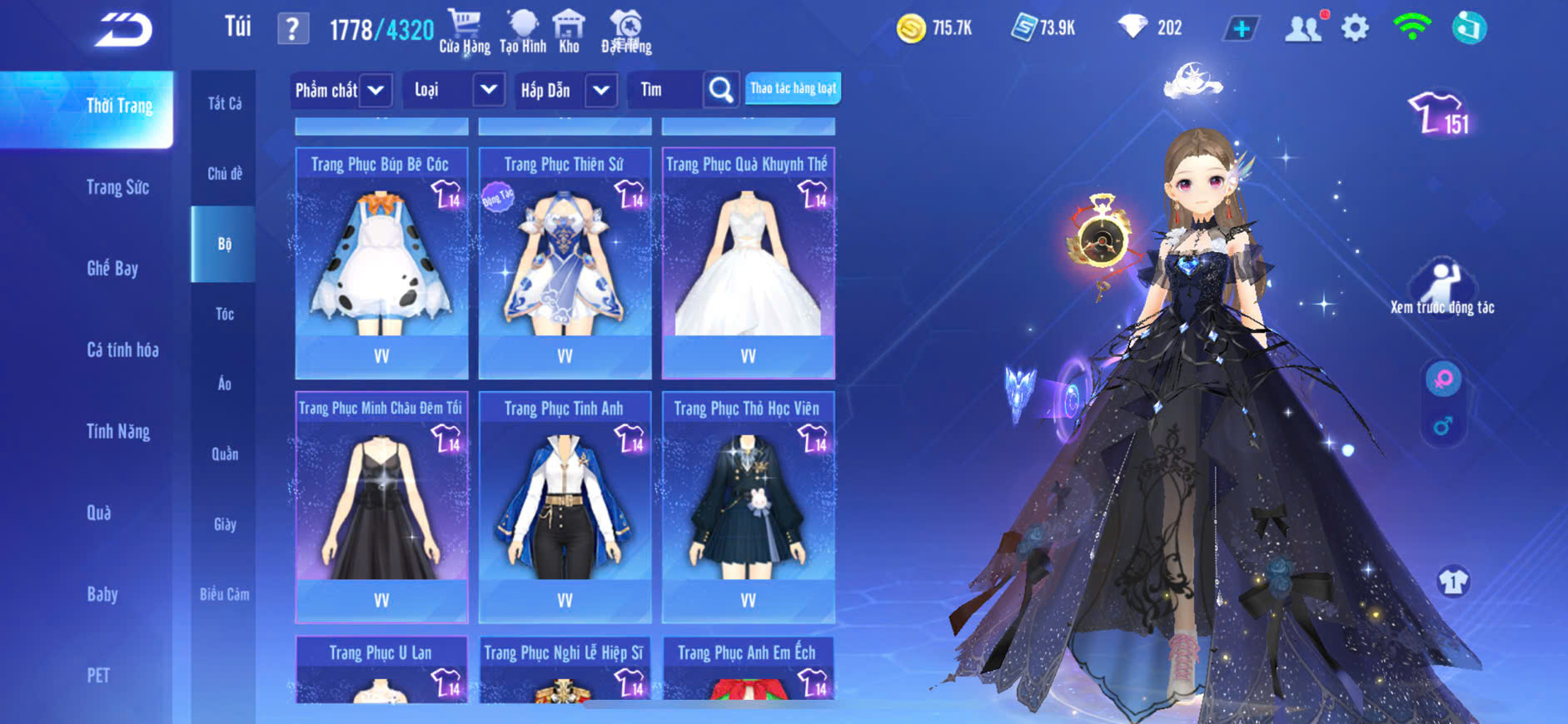
Task: Open the gear settings icon
Action: click(x=1355, y=28)
